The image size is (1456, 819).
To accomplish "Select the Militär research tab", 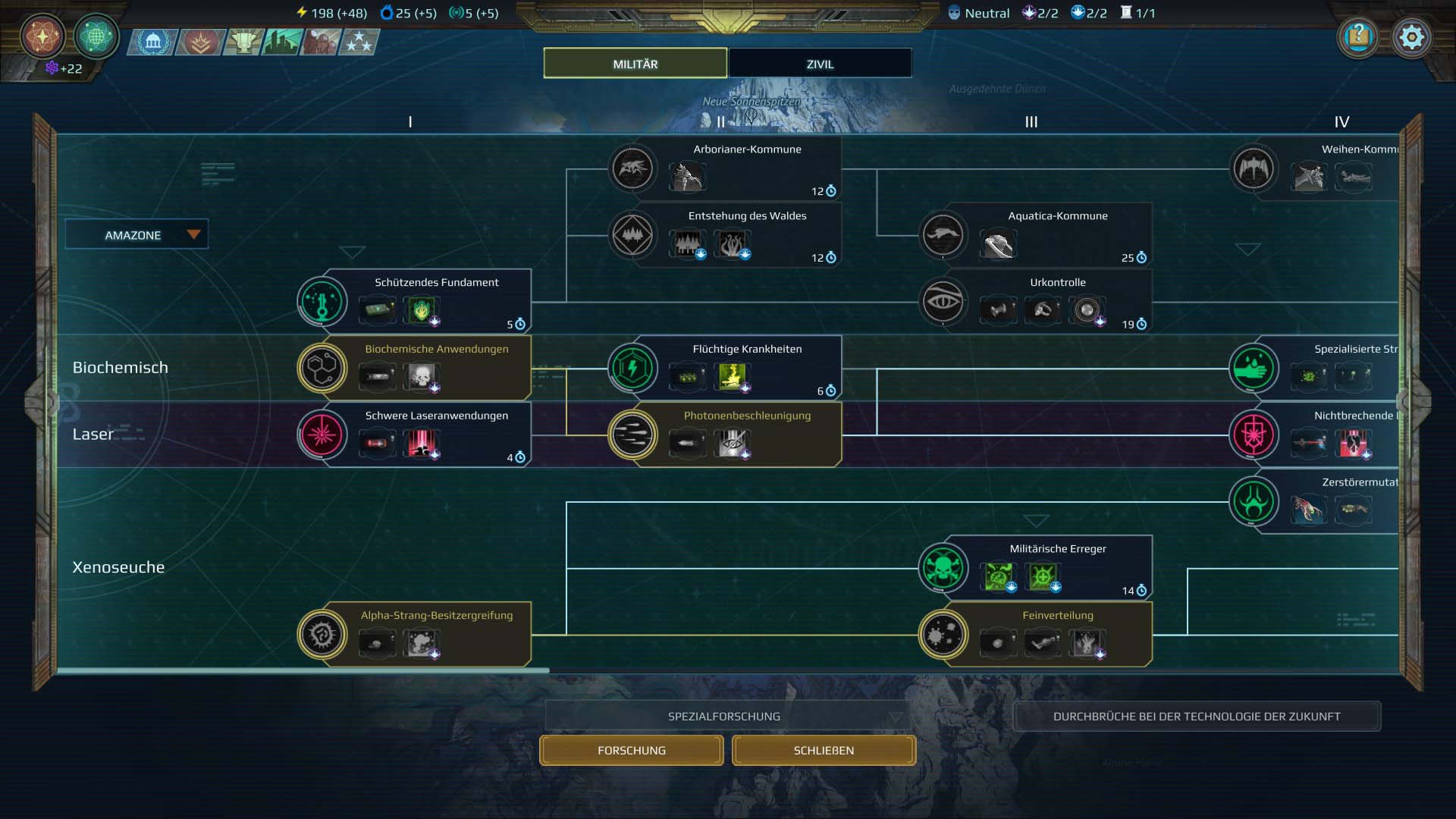I will tap(635, 64).
